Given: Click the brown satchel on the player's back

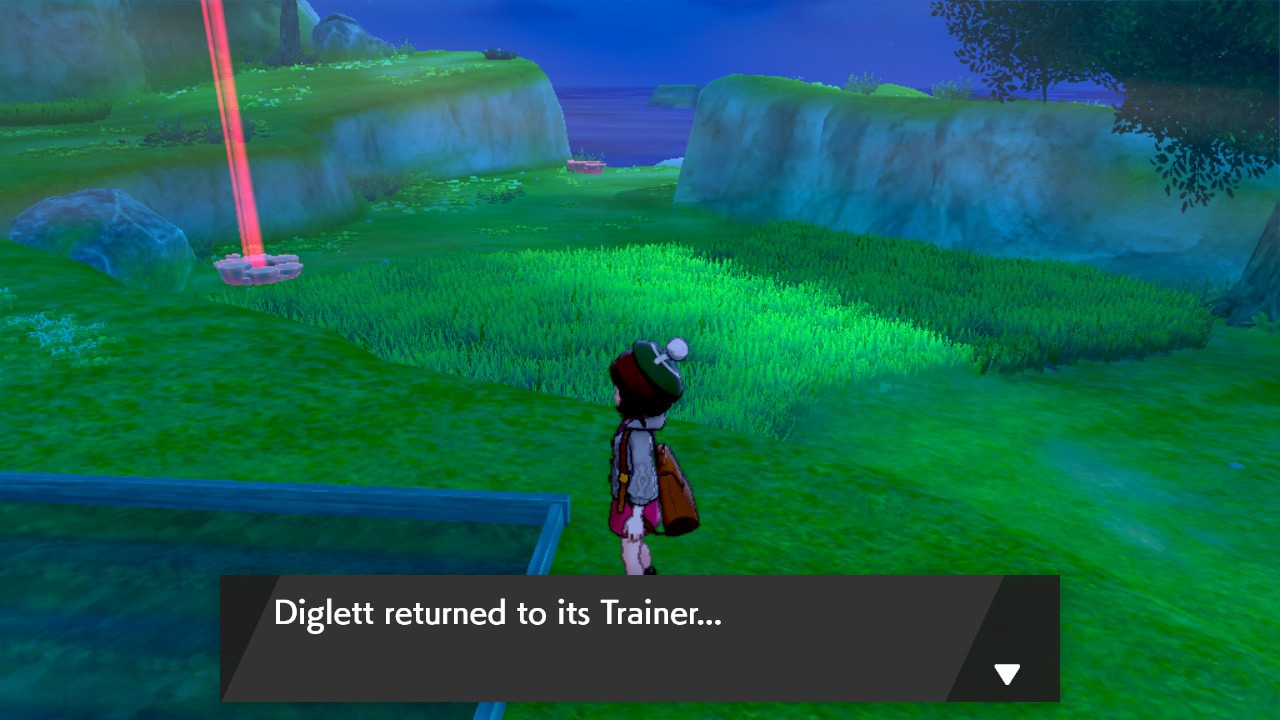Looking at the screenshot, I should point(678,495).
